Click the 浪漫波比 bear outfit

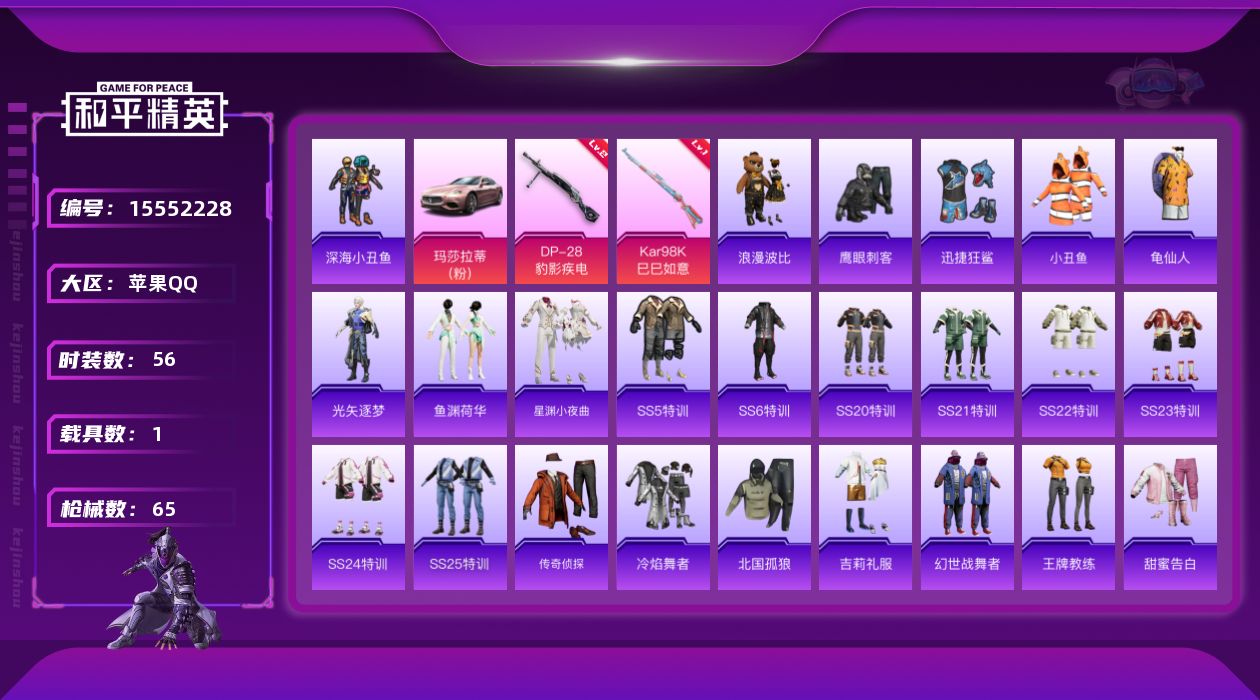pyautogui.click(x=764, y=211)
